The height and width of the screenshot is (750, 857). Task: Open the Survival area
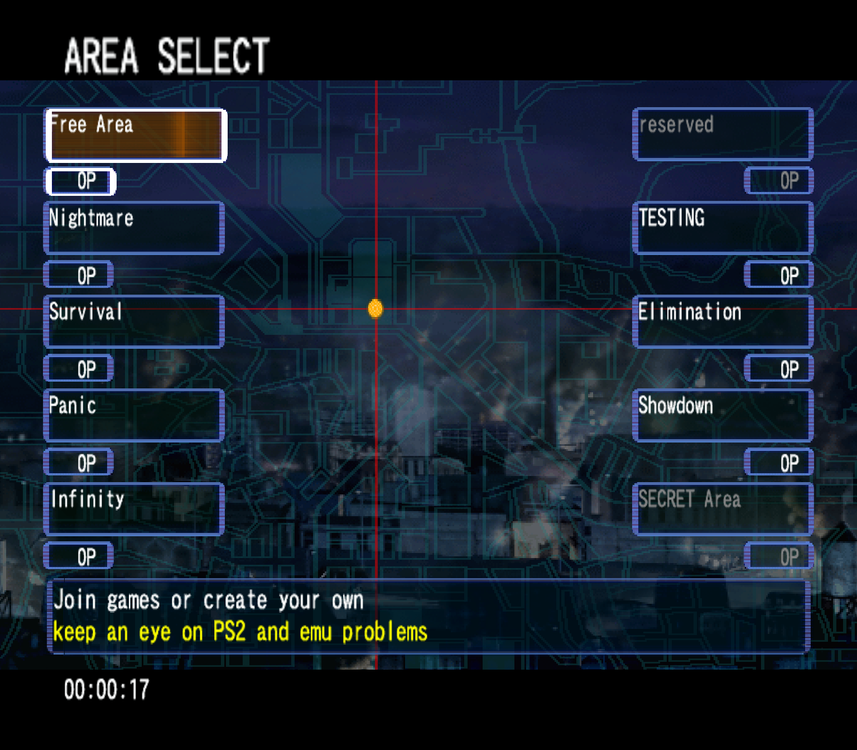[134, 321]
